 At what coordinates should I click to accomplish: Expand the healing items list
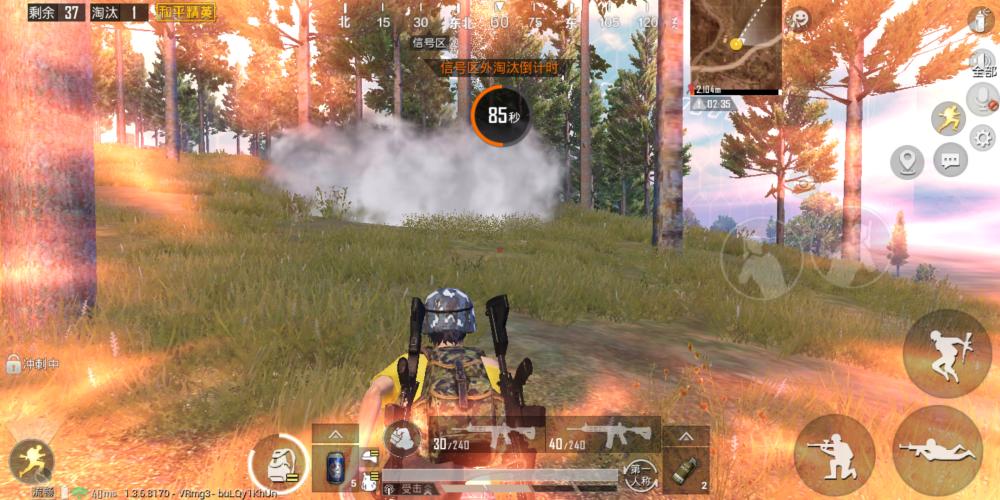coord(335,435)
